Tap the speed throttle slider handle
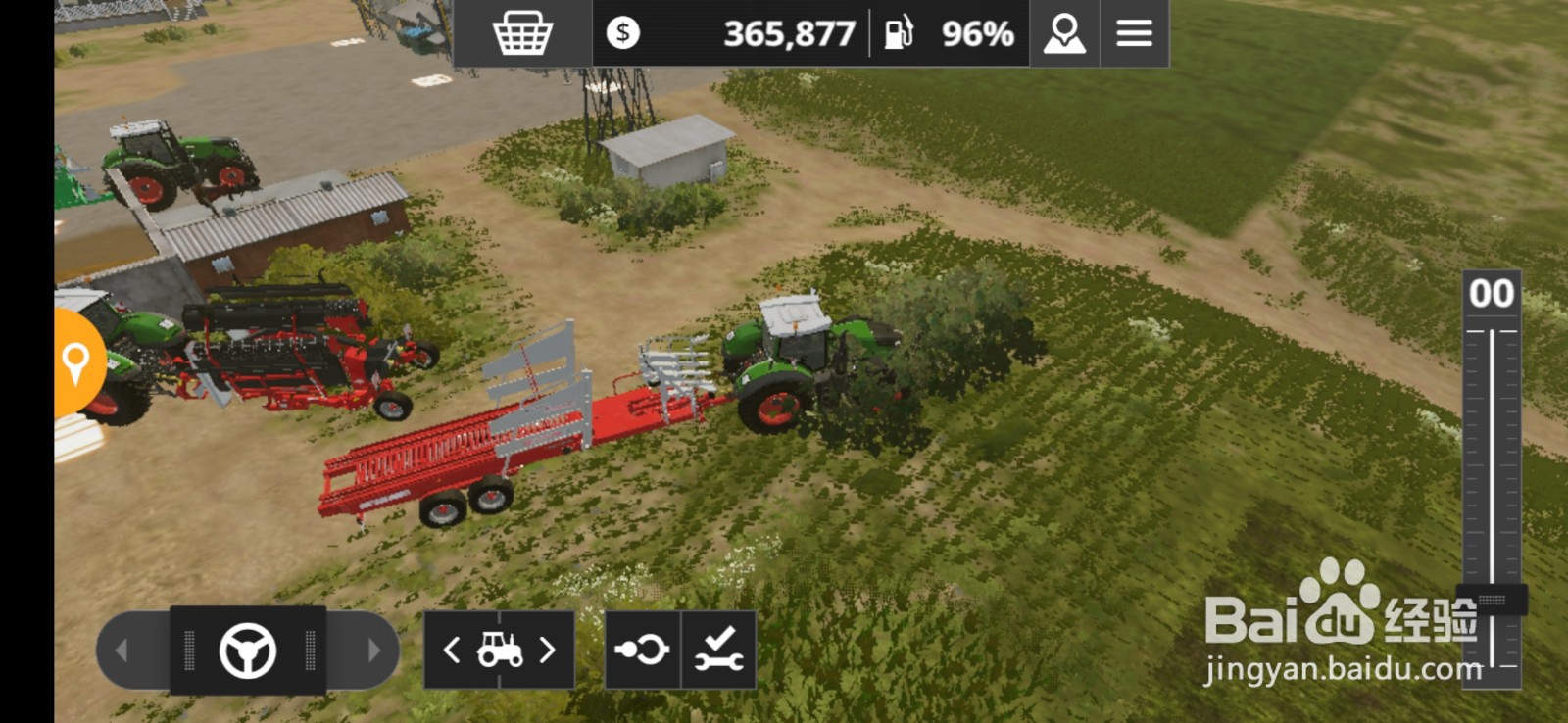This screenshot has width=1568, height=723. tap(1492, 599)
